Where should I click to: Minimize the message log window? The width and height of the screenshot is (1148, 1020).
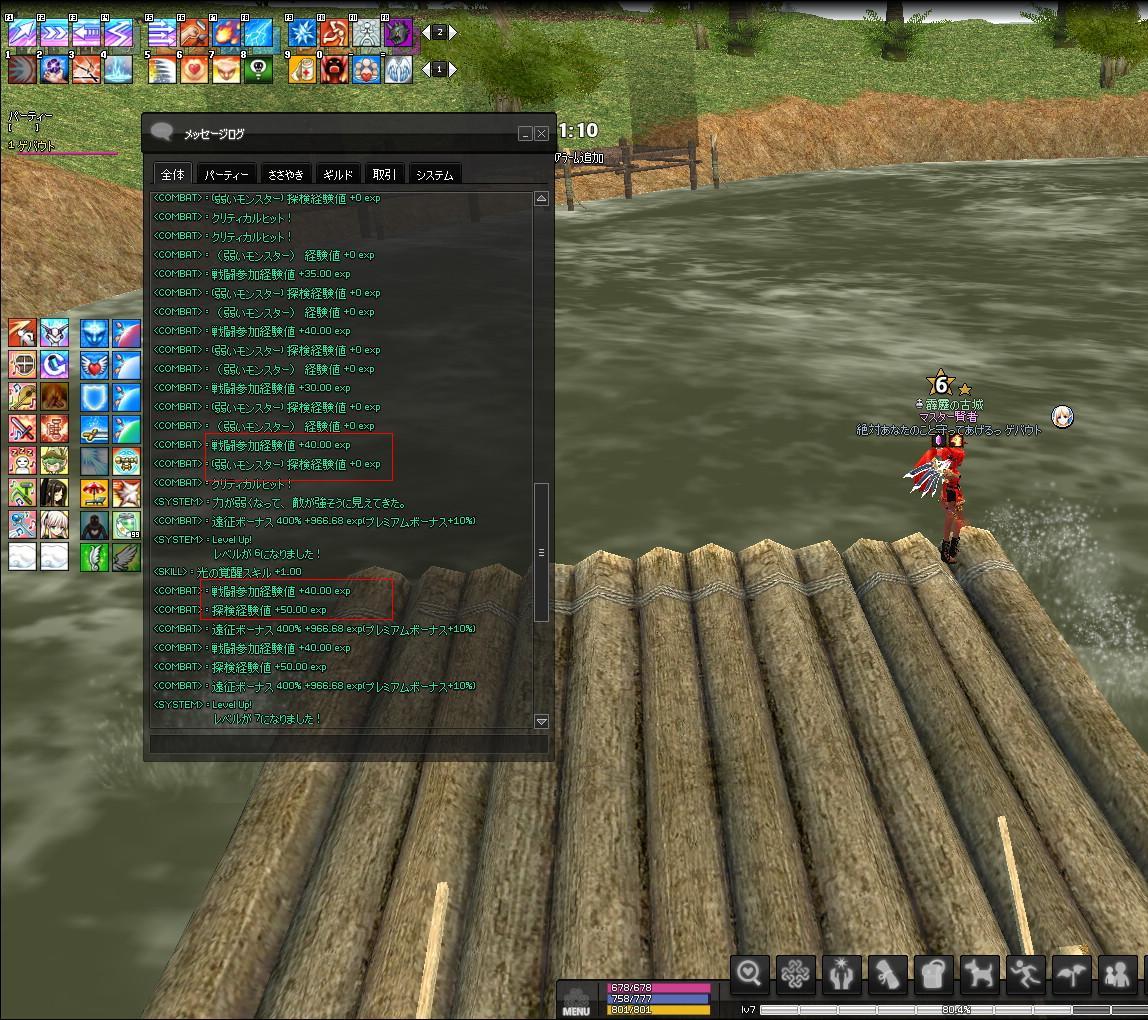click(525, 134)
